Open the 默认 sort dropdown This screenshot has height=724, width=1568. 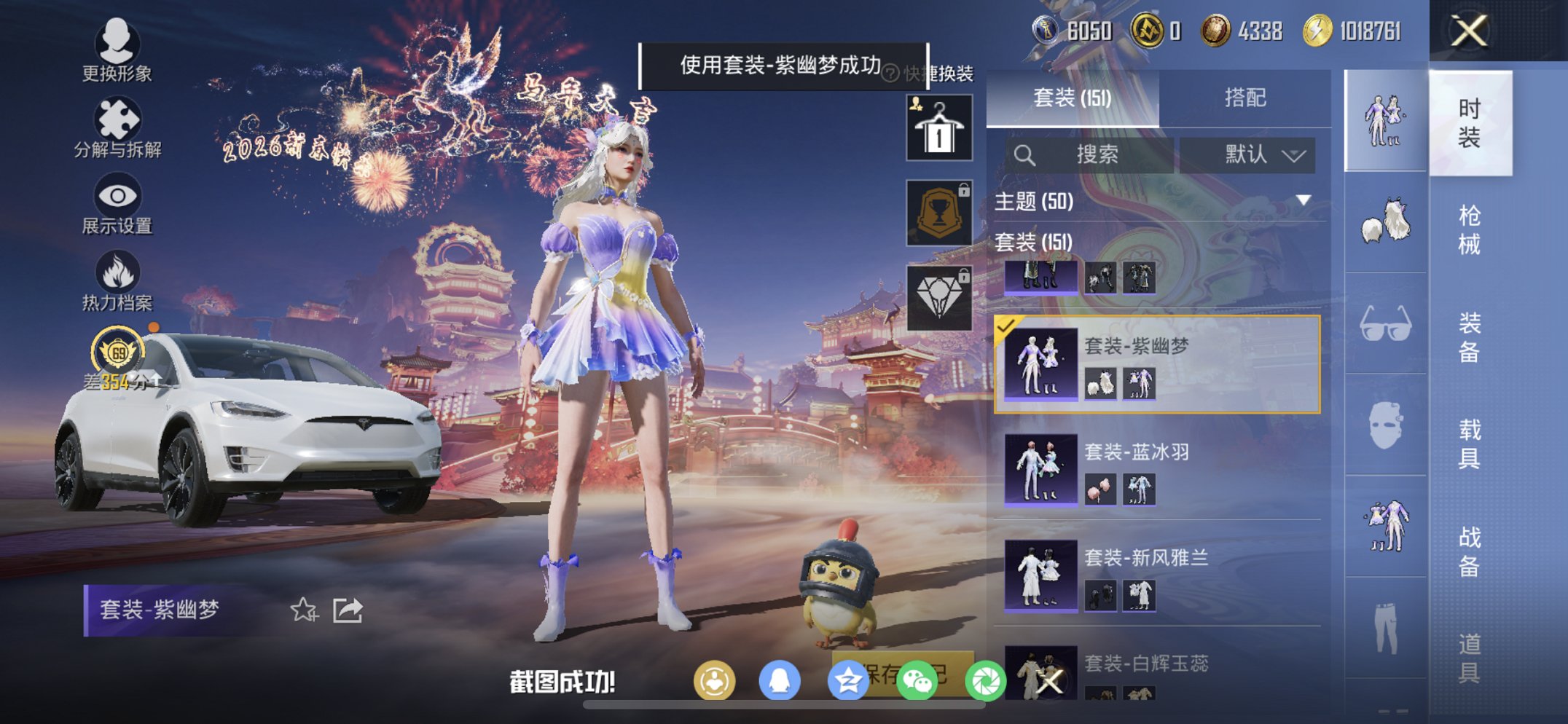(1247, 155)
